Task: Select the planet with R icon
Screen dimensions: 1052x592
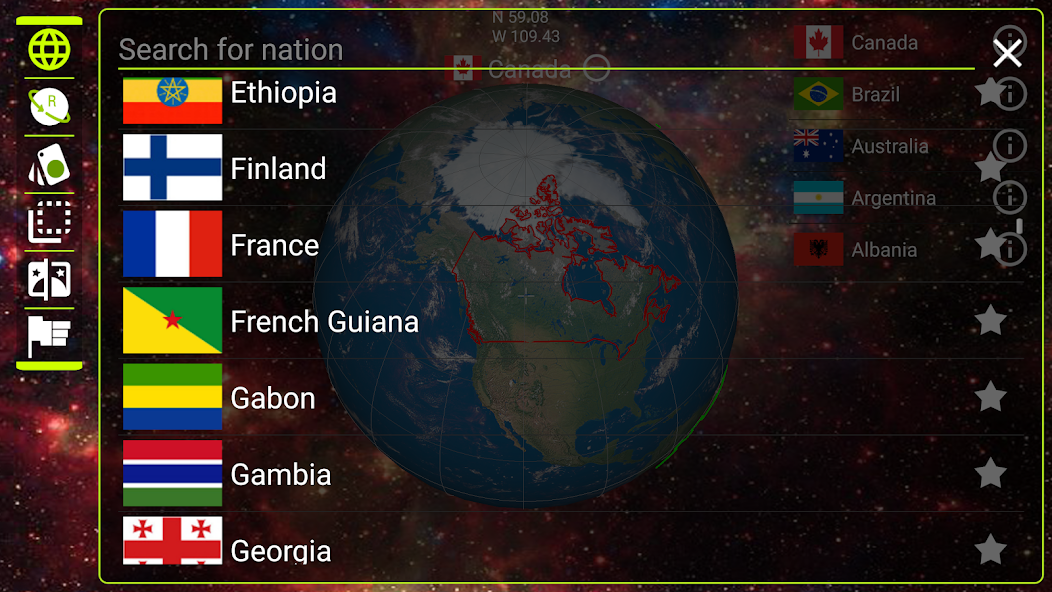Action: click(x=49, y=106)
